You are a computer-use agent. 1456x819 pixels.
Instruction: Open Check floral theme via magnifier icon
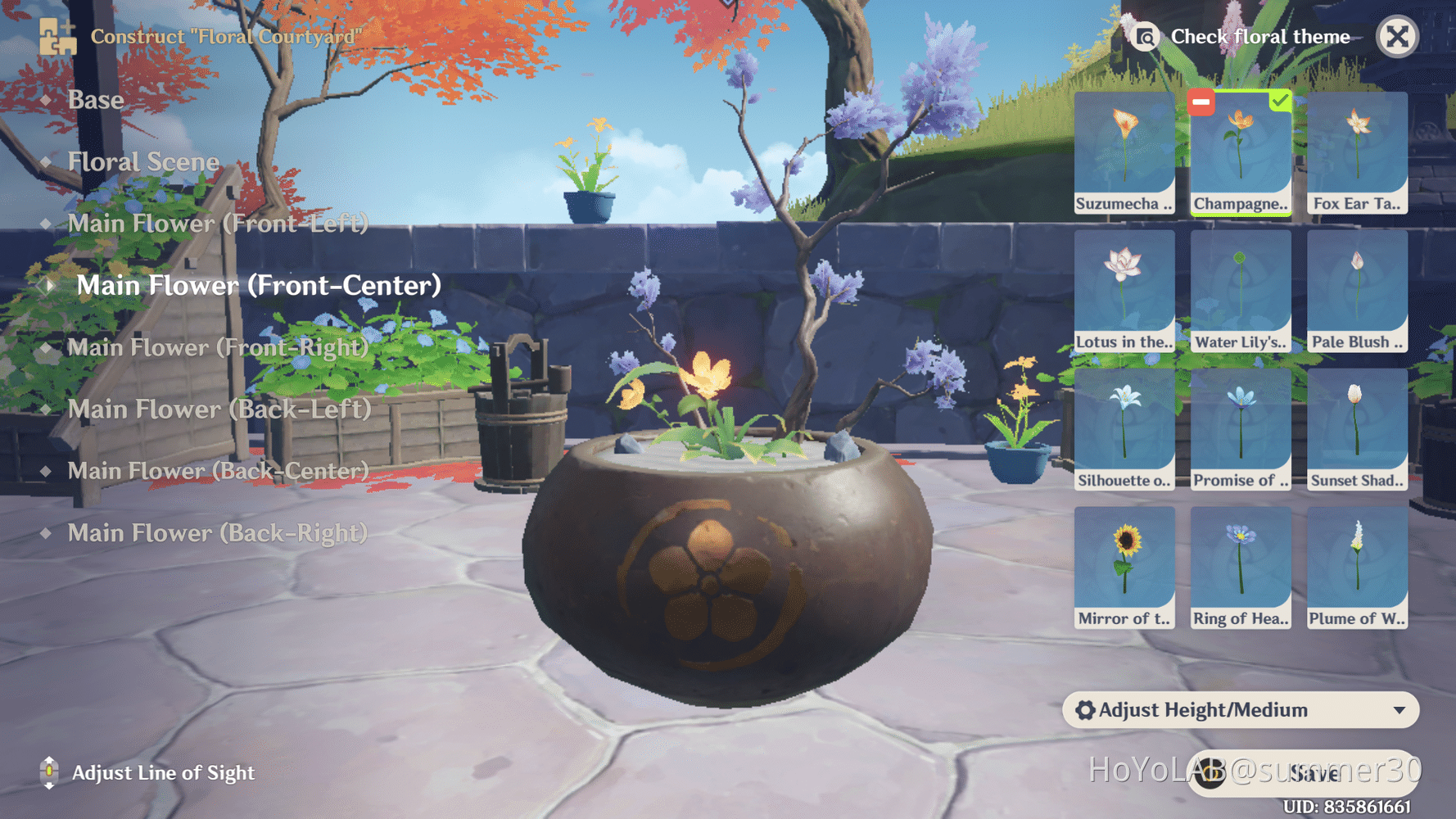tap(1146, 36)
